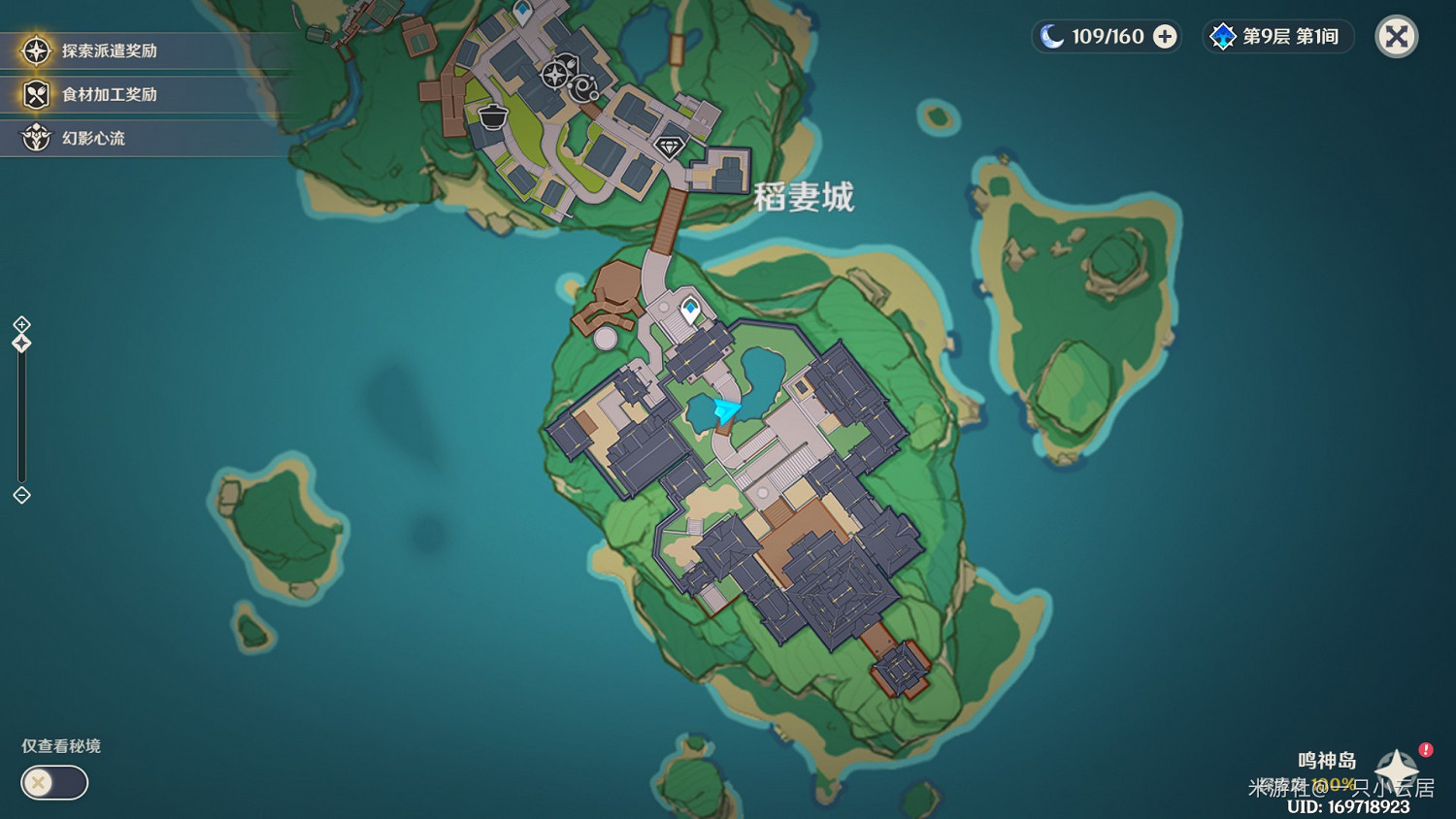The width and height of the screenshot is (1456, 819).
Task: Open the Spiral Abyss 第9层 第1间 entry
Action: (1277, 37)
